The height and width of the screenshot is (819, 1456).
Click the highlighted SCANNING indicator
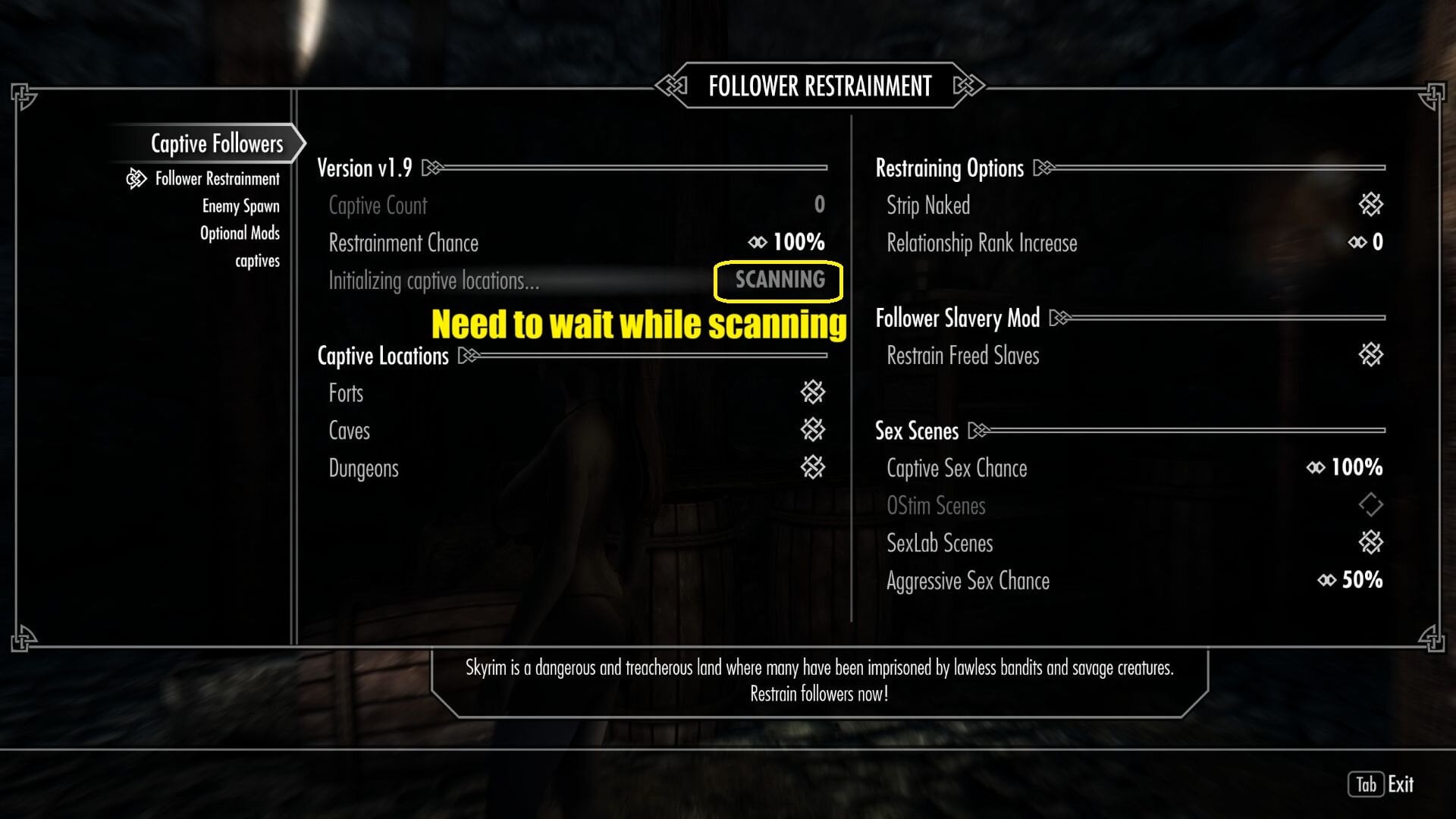click(777, 280)
